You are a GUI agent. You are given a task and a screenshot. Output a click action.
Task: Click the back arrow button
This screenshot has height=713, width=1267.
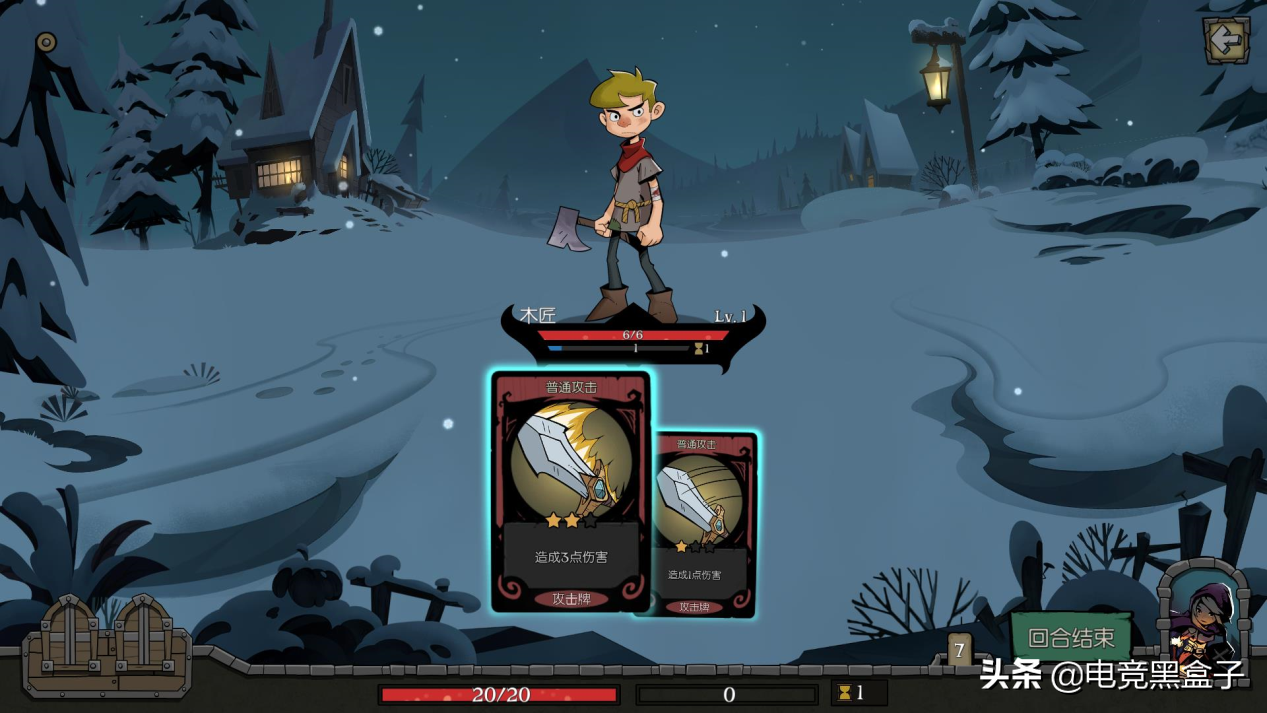(x=1225, y=41)
